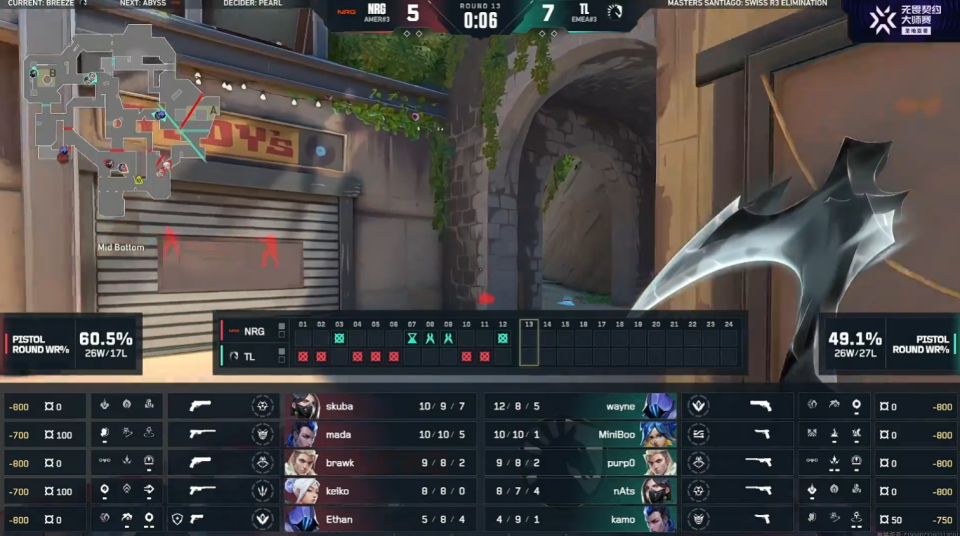Click the NRG logo in the score bar
Viewport: 960px width, 536px height.
346,12
